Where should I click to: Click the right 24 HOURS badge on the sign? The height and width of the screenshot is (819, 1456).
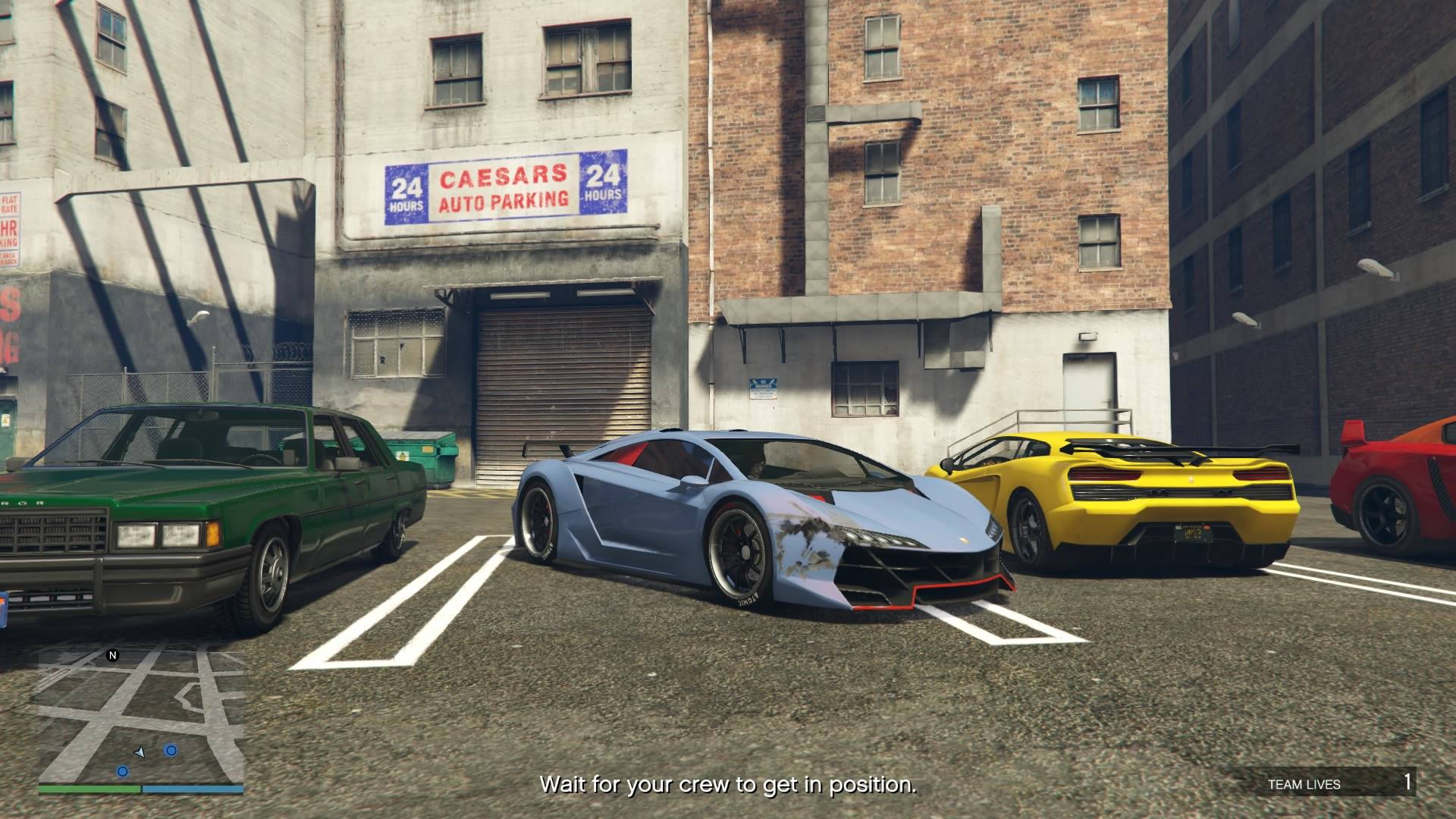point(604,184)
